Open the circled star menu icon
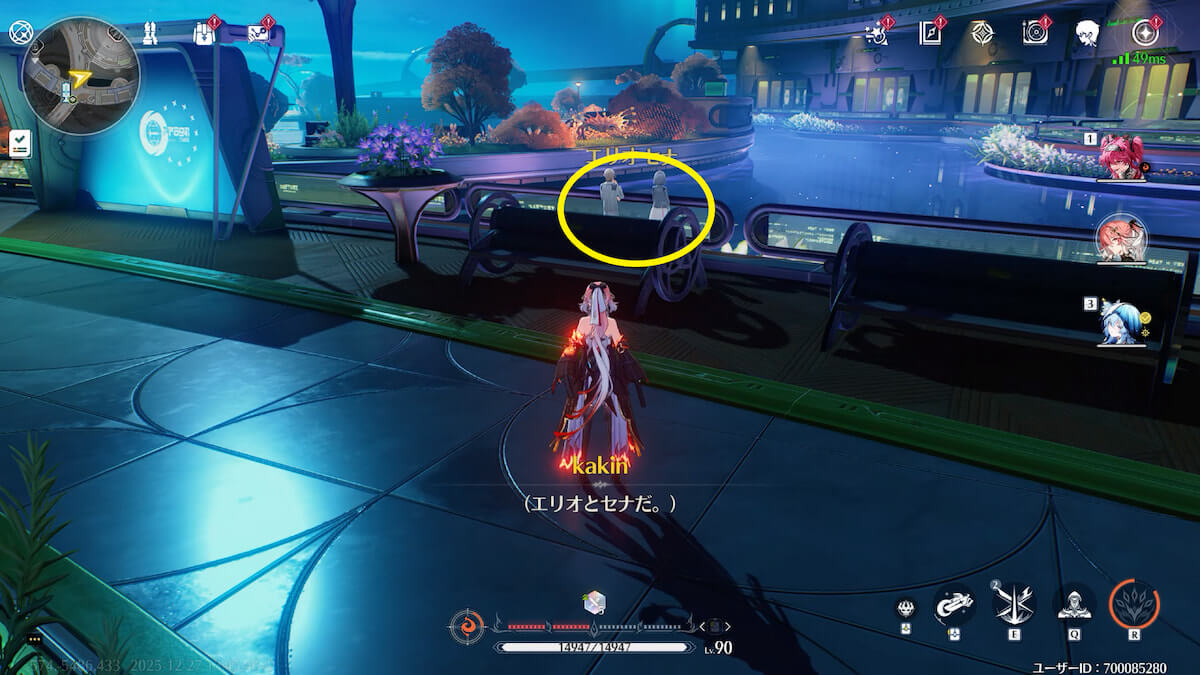This screenshot has height=675, width=1200. click(x=1143, y=32)
